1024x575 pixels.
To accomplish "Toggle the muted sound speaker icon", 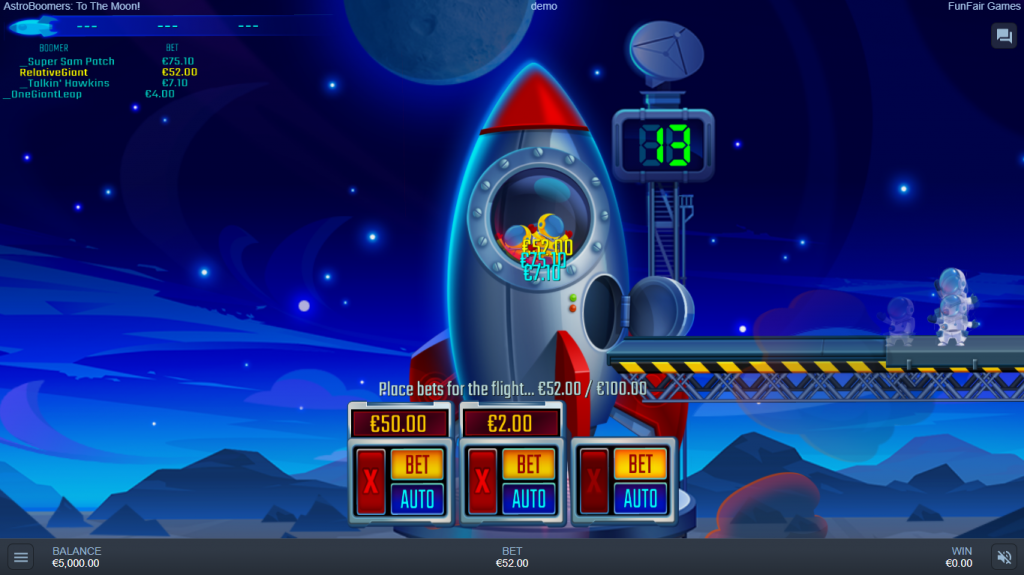I will pos(1002,557).
